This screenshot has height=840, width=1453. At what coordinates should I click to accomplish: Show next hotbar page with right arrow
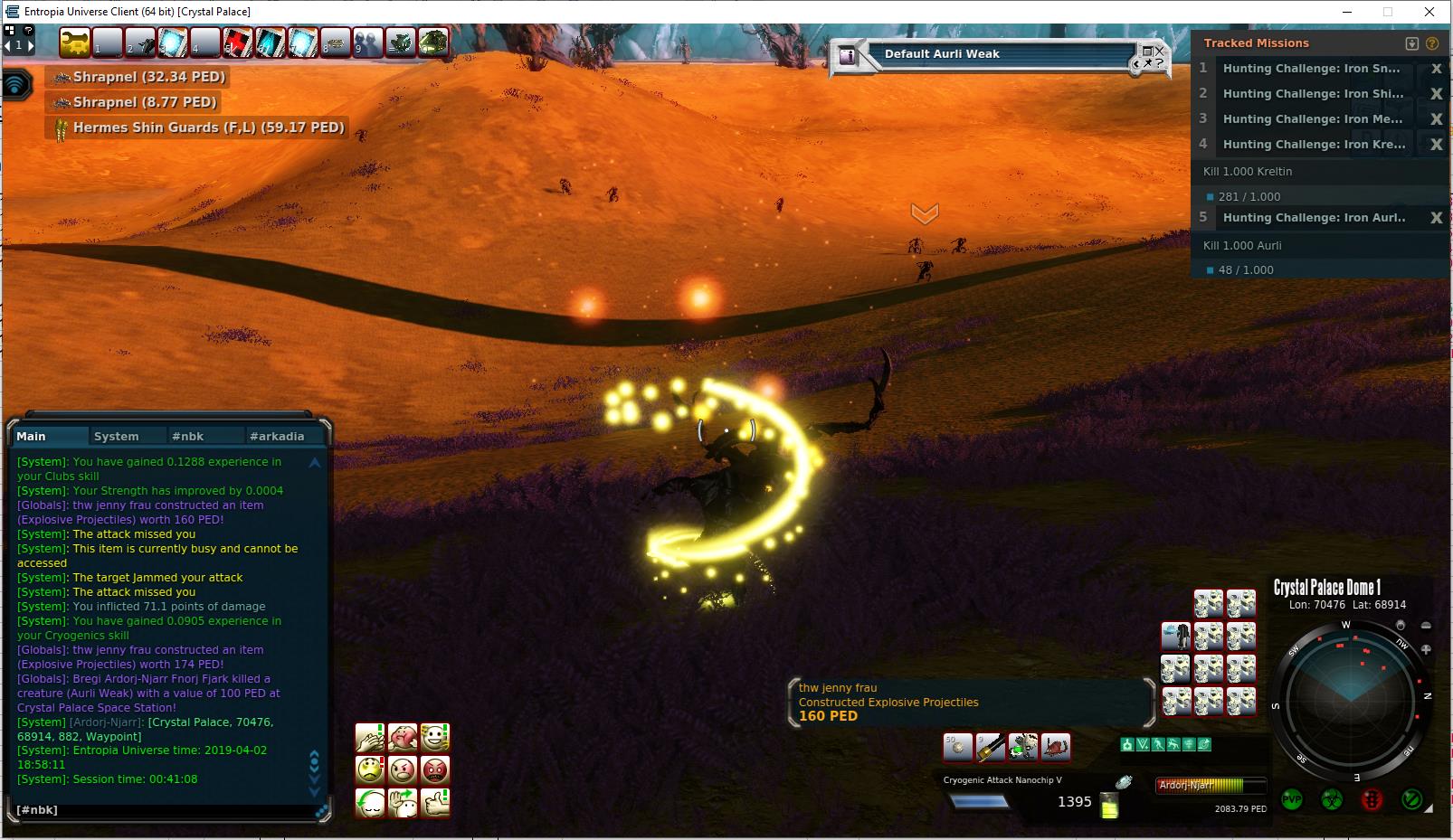click(x=31, y=45)
